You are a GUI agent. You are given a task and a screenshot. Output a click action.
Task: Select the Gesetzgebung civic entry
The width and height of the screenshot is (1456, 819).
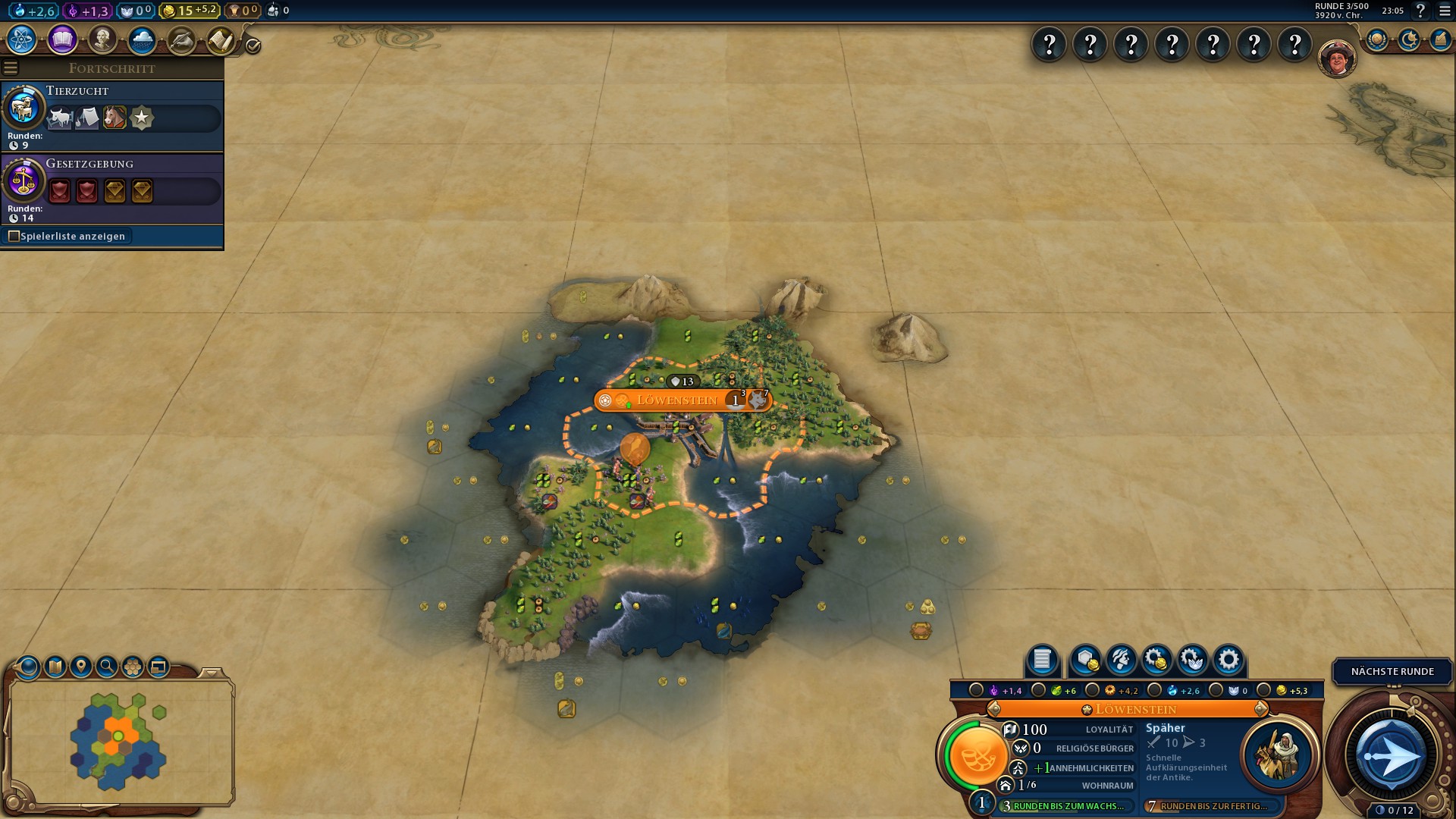(x=111, y=188)
